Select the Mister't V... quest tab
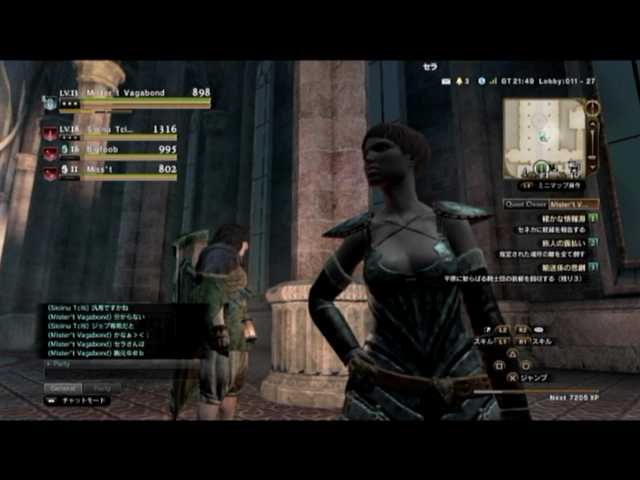The height and width of the screenshot is (480, 640). tap(573, 203)
